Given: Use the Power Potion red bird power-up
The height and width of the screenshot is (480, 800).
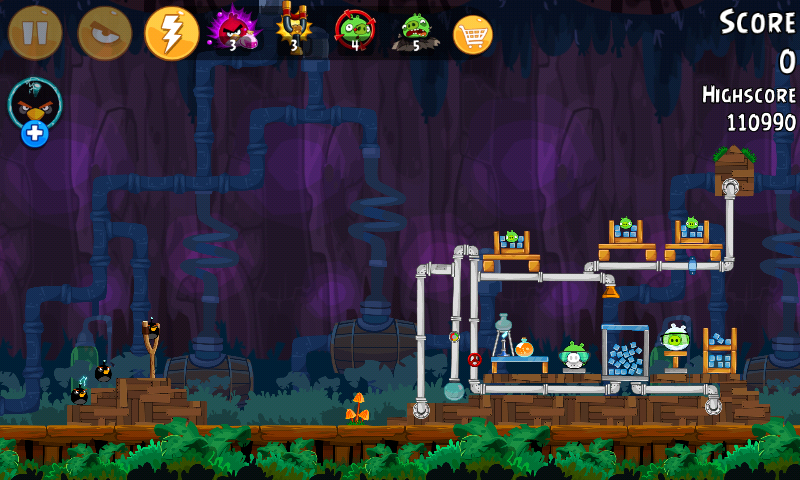Looking at the screenshot, I should coord(232,32).
